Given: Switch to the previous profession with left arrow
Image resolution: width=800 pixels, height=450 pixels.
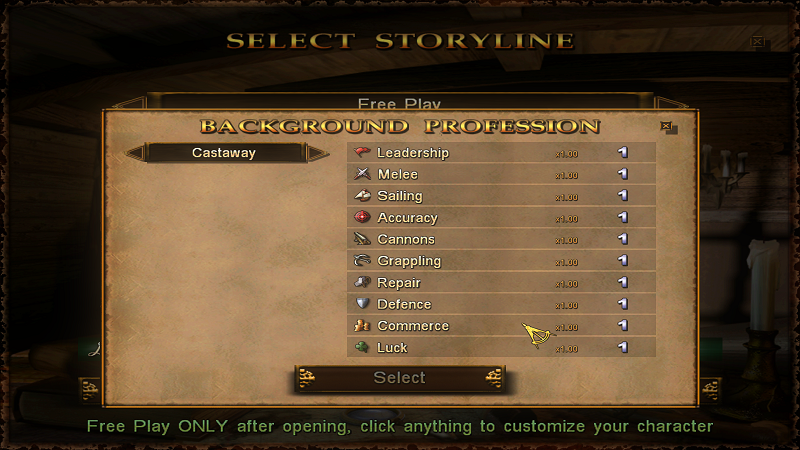Looking at the screenshot, I should (136, 153).
